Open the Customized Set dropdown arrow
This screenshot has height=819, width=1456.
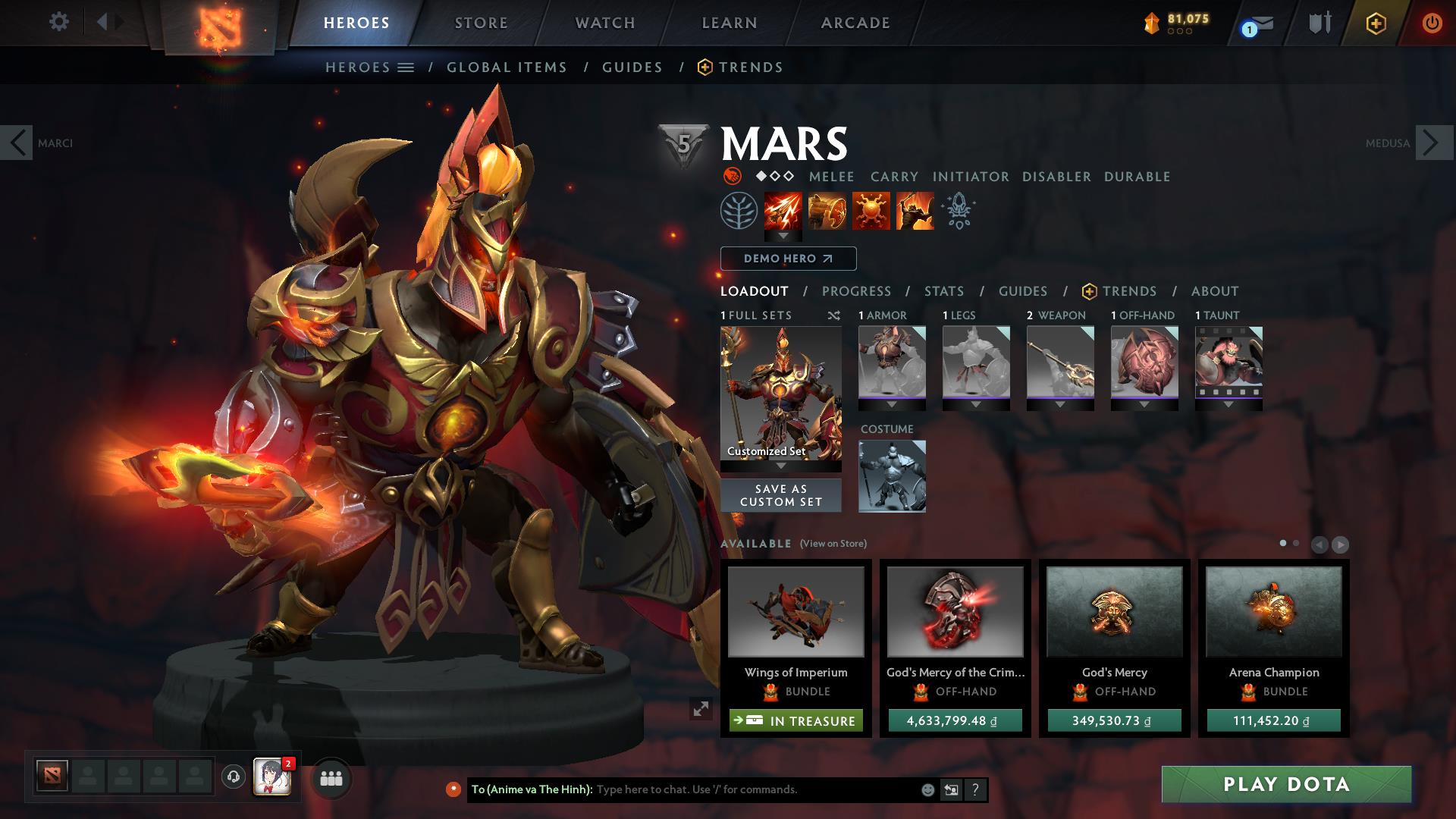[x=780, y=465]
